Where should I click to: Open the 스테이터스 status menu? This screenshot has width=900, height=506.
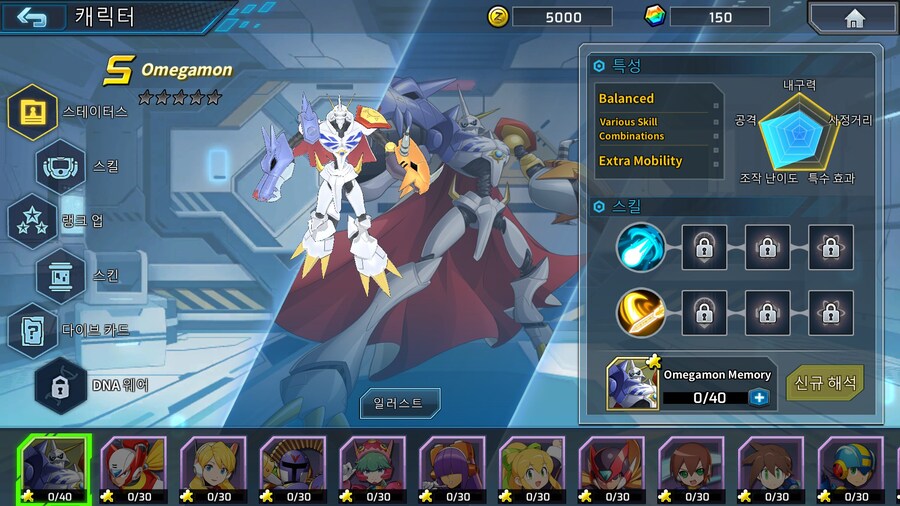(x=33, y=111)
